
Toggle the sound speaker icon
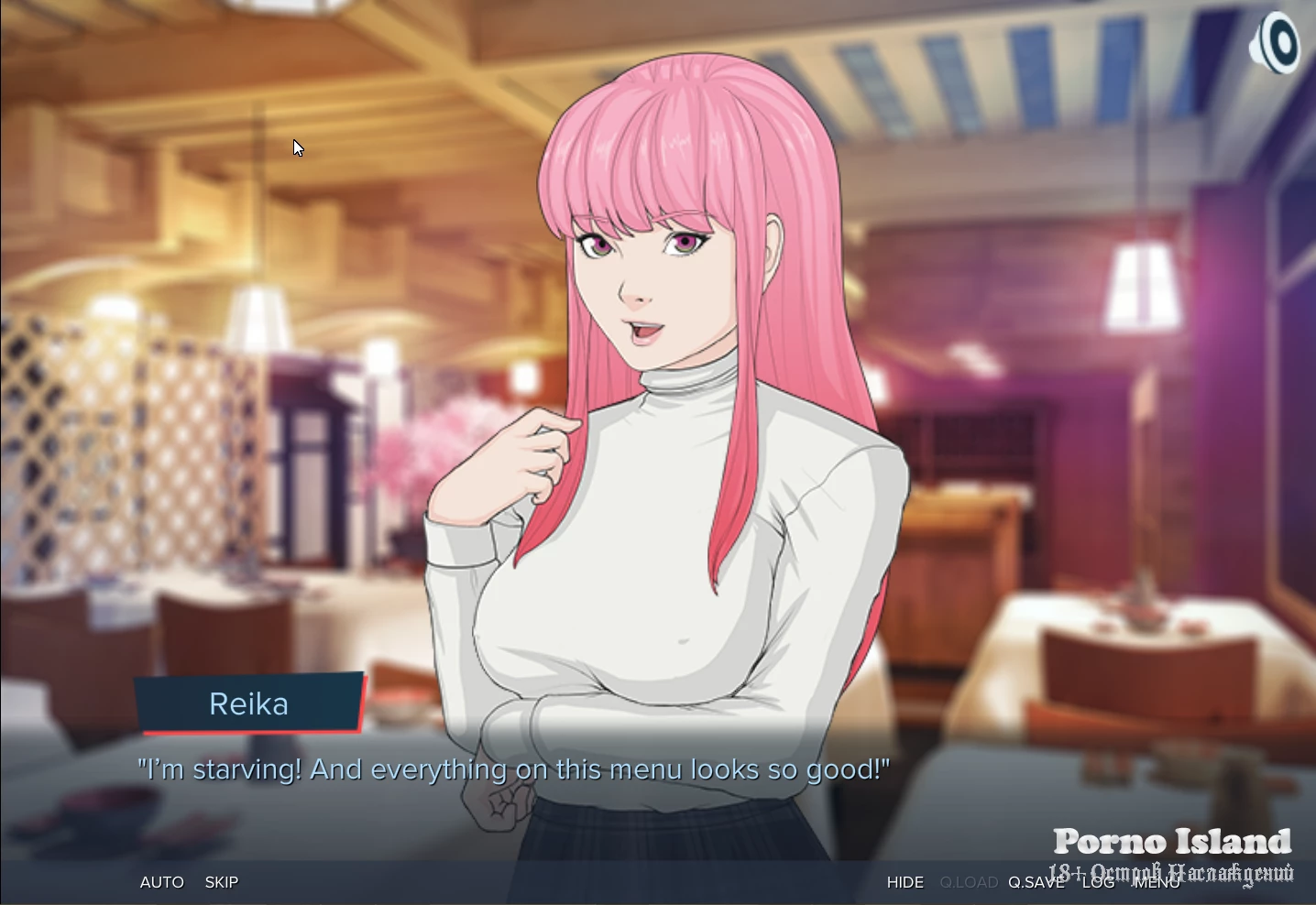[x=1275, y=43]
